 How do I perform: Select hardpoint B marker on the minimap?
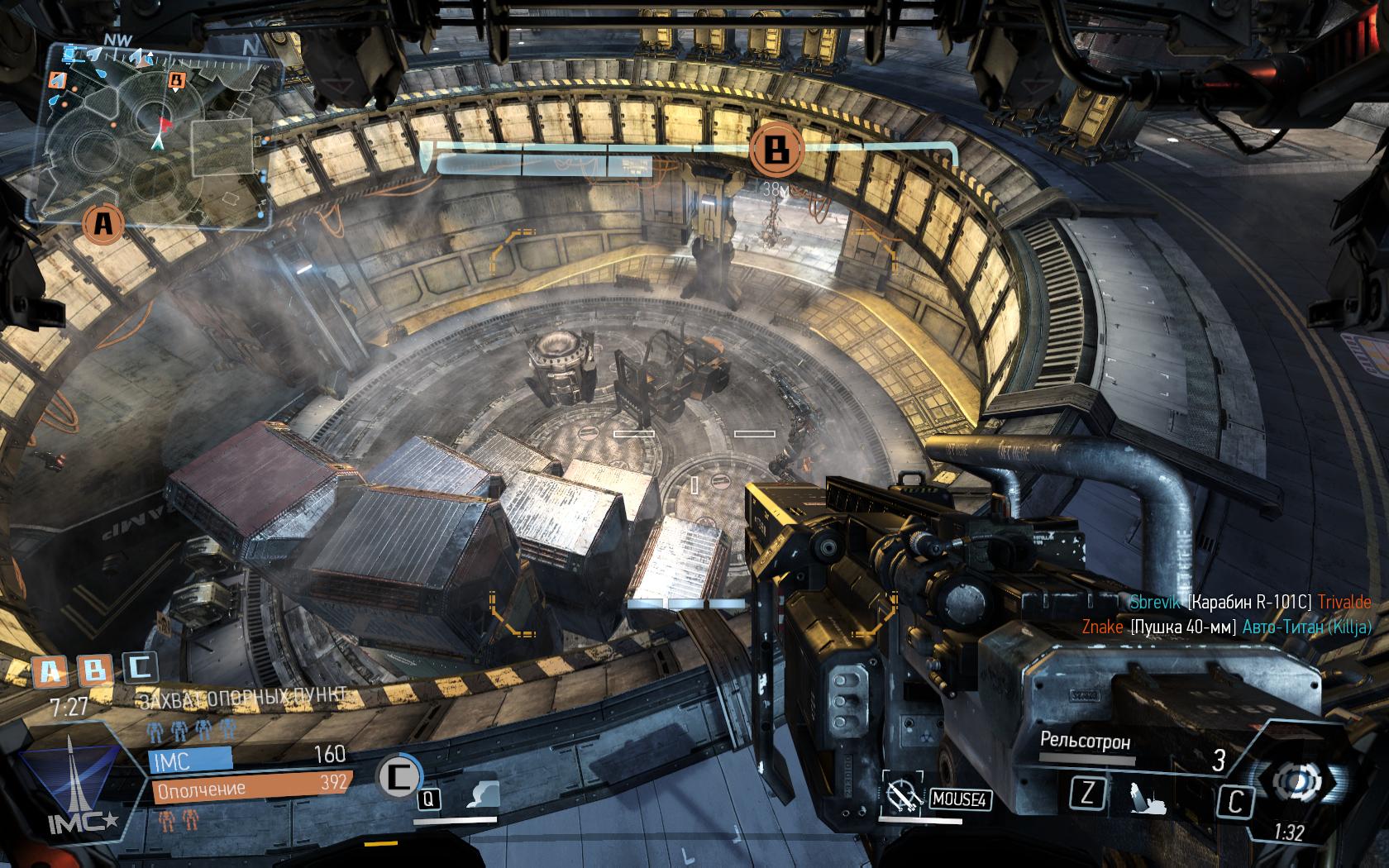point(176,80)
